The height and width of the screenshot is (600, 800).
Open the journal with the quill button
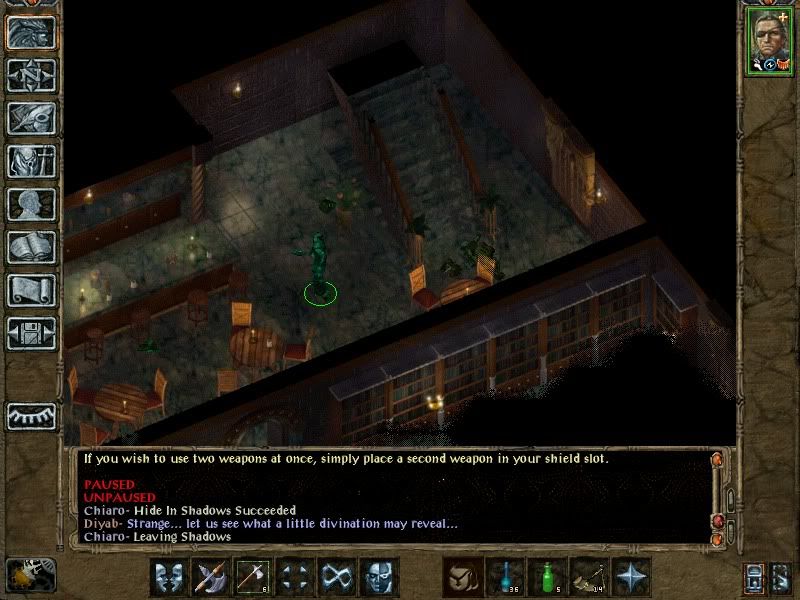tap(31, 118)
